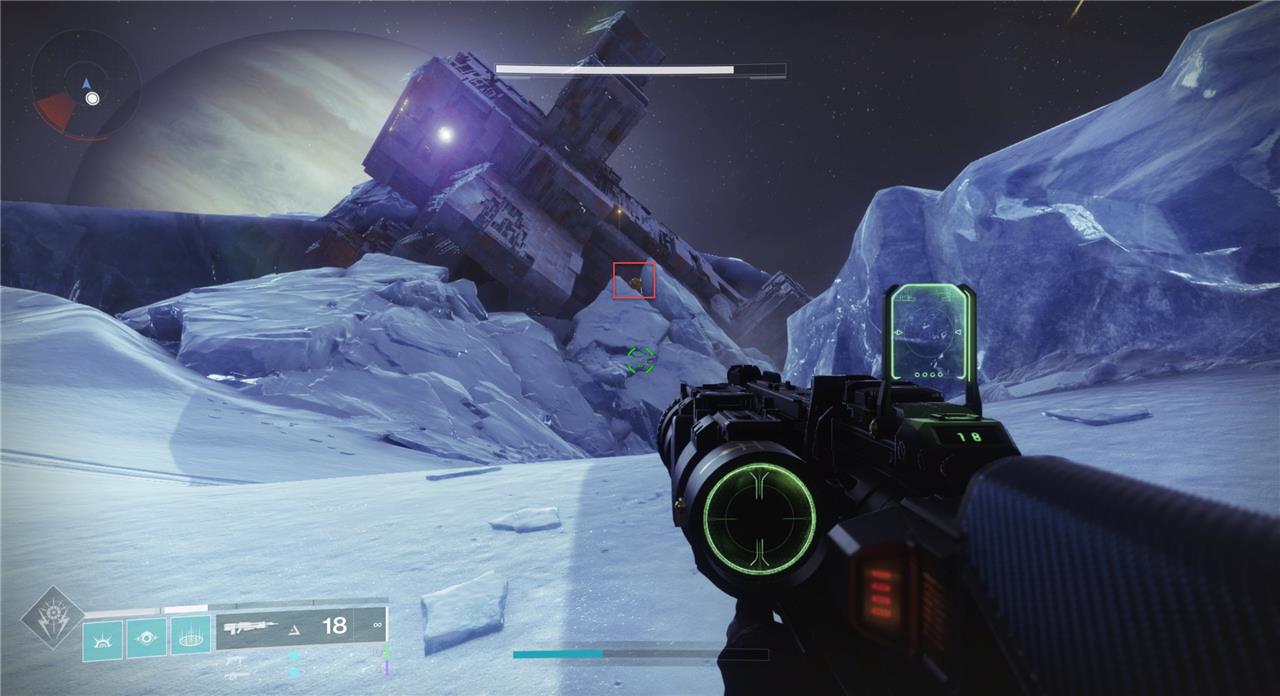The height and width of the screenshot is (696, 1280).
Task: Trigger the eye-shaped melee ability icon
Action: [147, 639]
